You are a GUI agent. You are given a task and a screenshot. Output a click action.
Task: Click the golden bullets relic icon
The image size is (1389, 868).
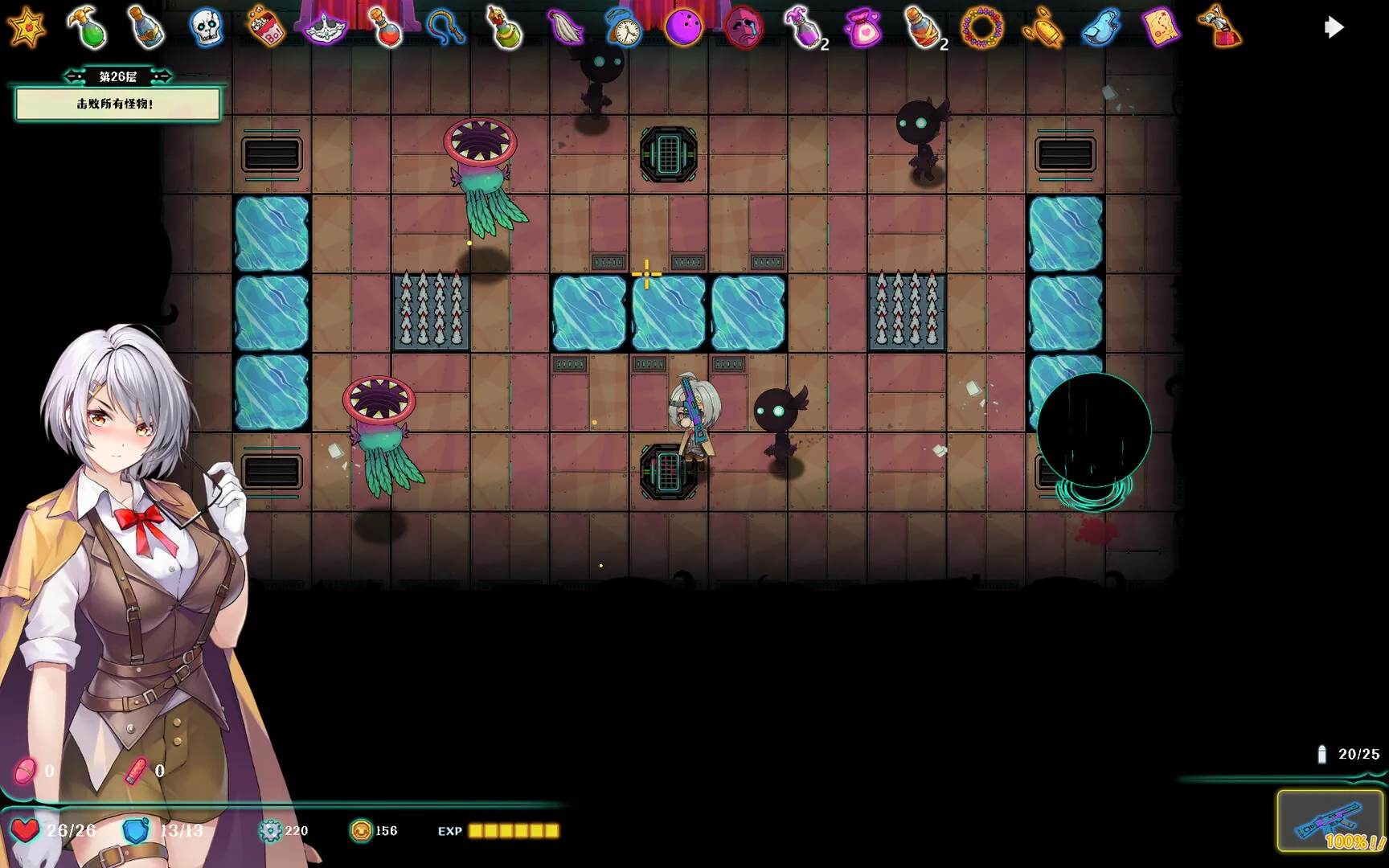click(x=1042, y=29)
